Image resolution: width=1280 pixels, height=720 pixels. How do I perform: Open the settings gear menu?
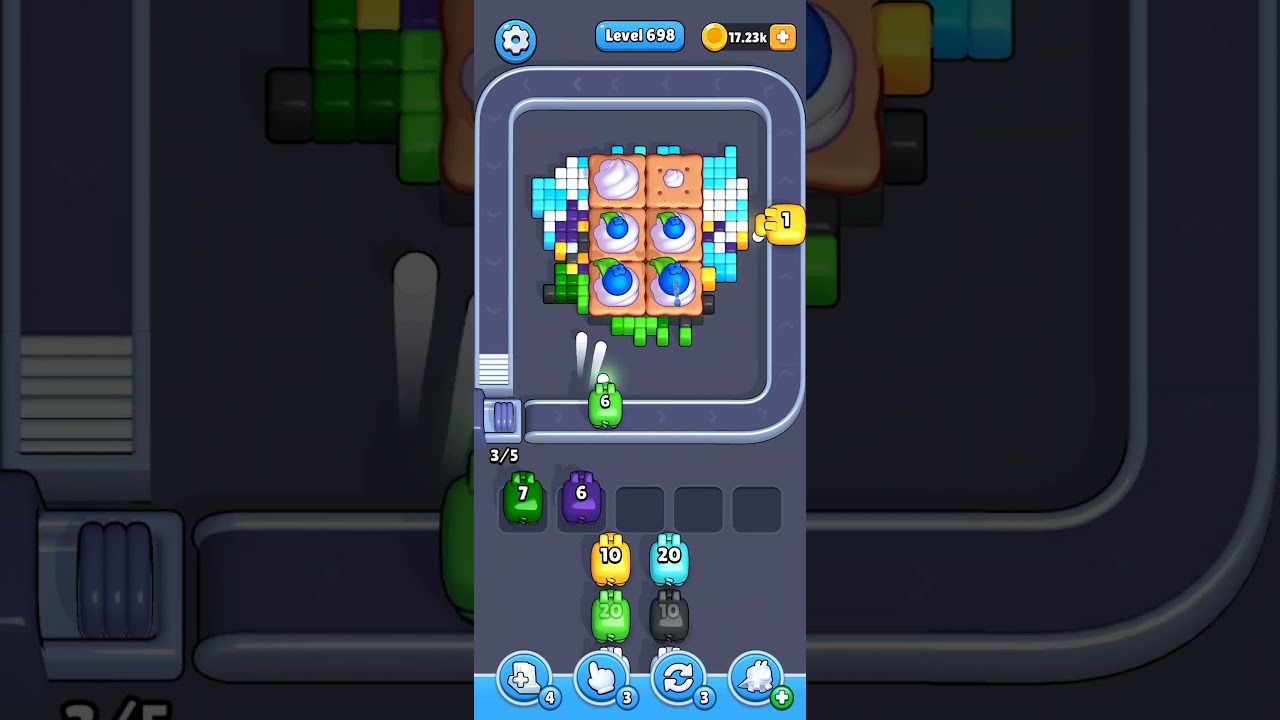click(517, 40)
